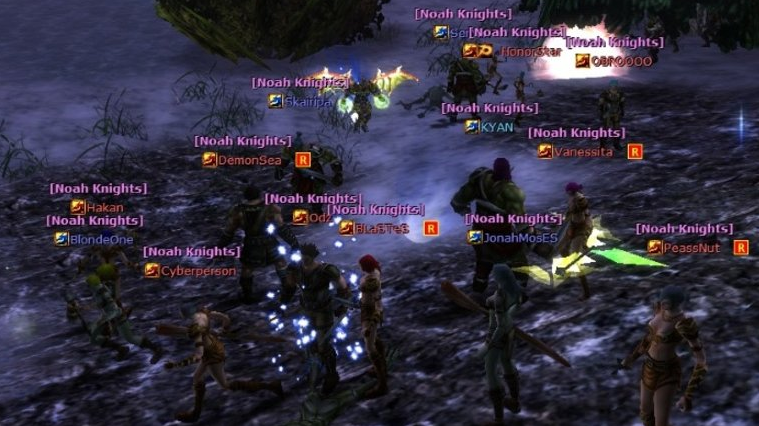Target the HonorStar name label

click(x=531, y=51)
